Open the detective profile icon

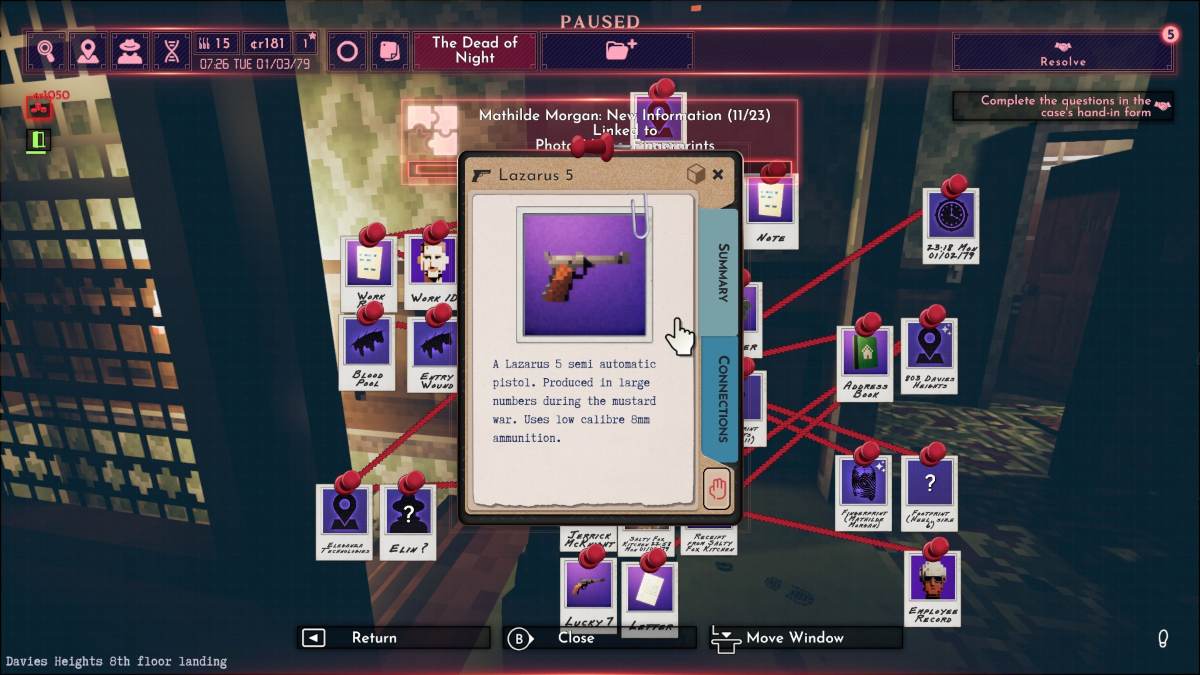(x=130, y=51)
